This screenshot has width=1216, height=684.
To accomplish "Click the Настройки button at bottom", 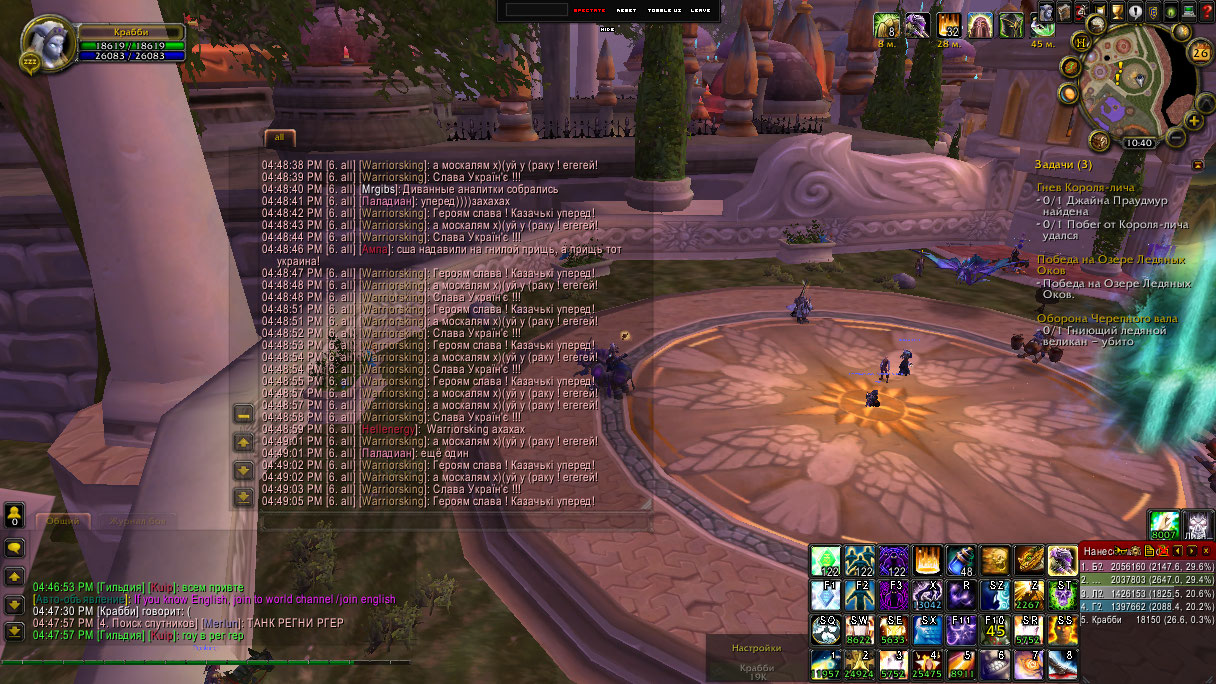I will (x=756, y=648).
